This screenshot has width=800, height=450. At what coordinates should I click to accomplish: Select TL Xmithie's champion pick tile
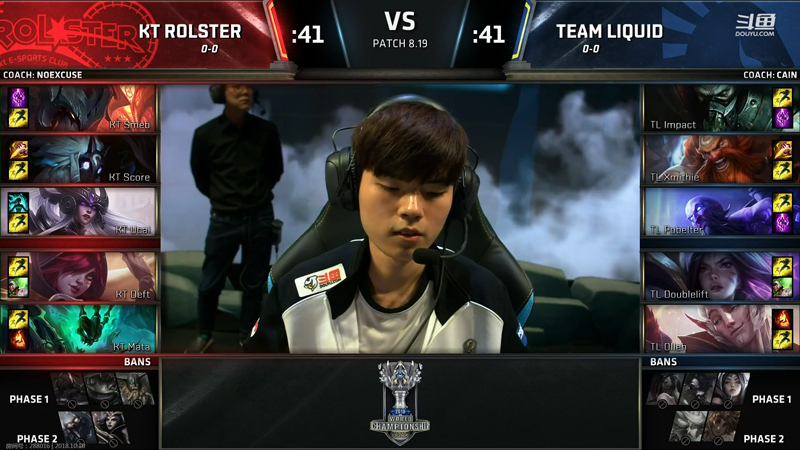point(706,159)
